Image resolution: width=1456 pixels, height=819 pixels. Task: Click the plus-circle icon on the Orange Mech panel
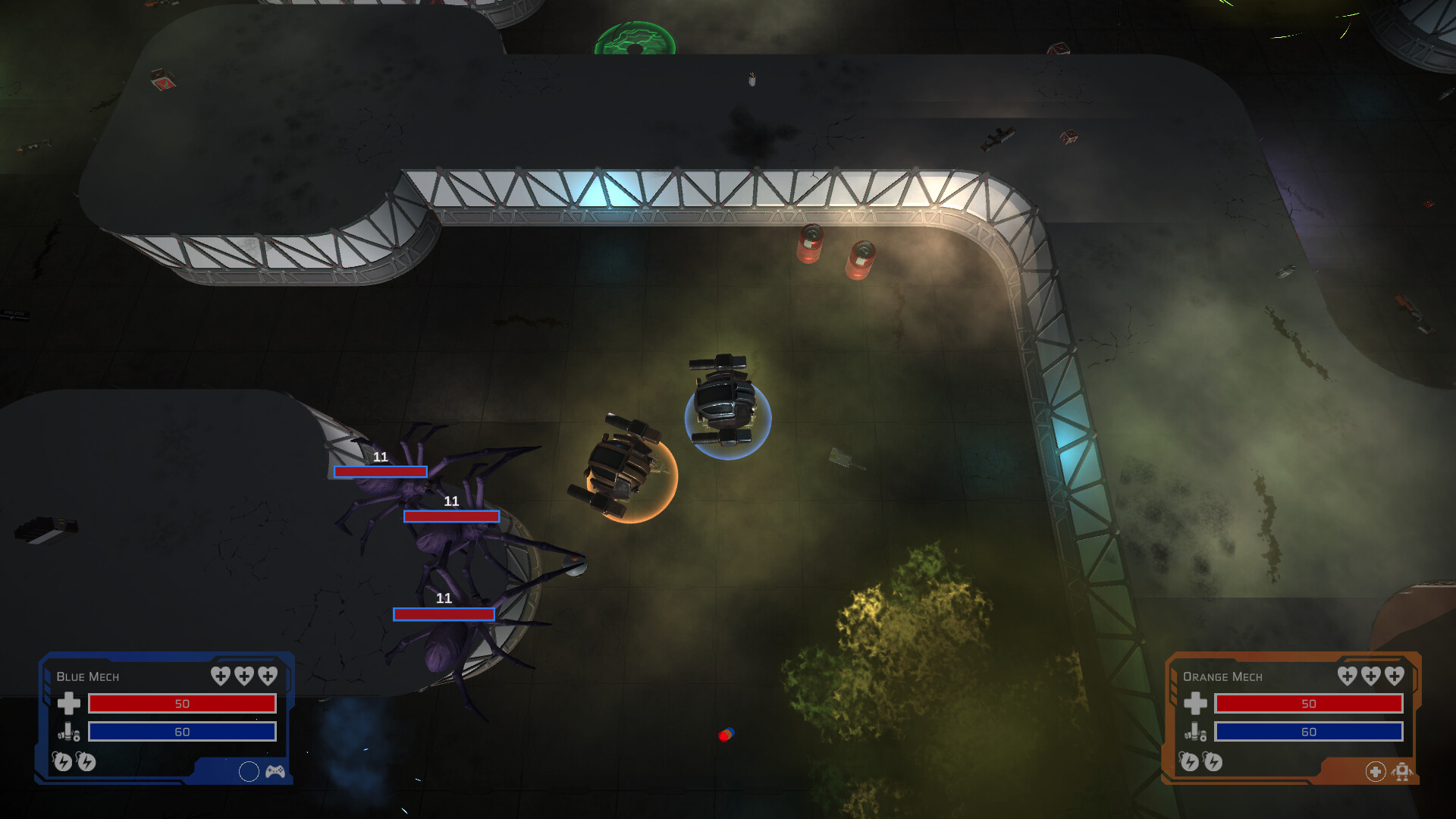(x=1376, y=772)
